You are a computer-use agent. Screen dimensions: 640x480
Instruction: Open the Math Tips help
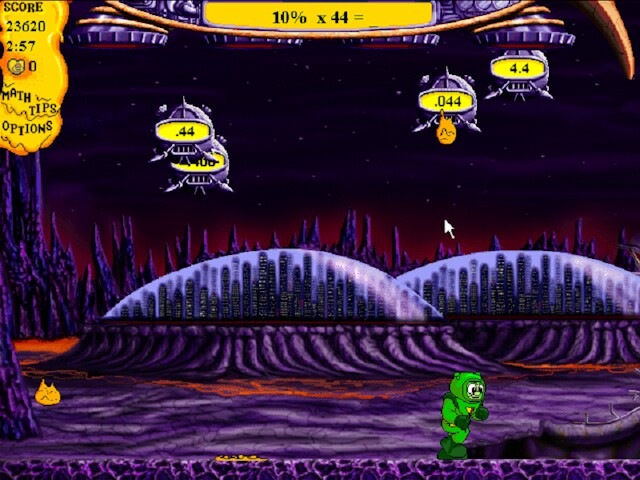[x=28, y=101]
